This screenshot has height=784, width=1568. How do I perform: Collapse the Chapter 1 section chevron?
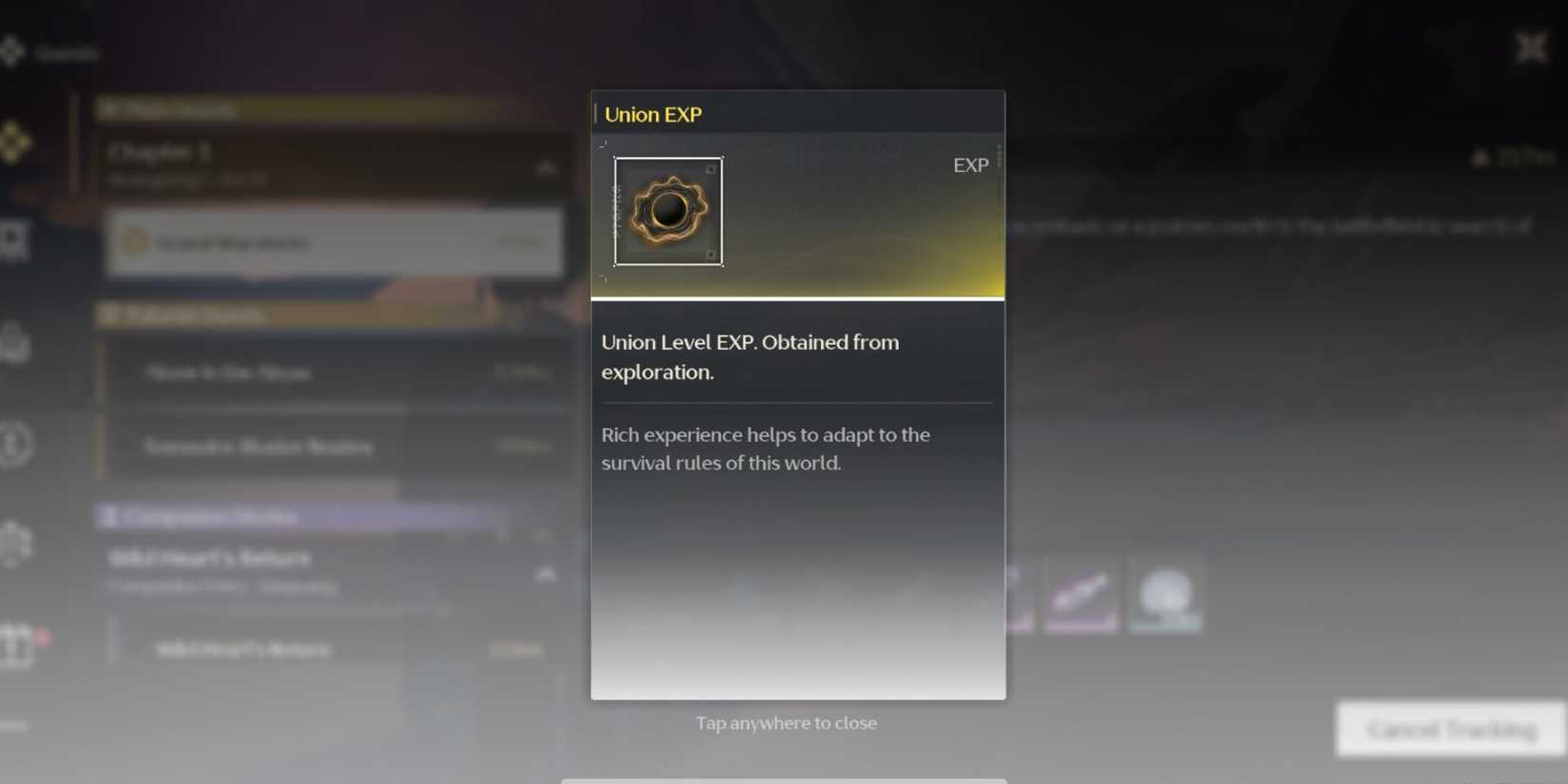pos(548,167)
